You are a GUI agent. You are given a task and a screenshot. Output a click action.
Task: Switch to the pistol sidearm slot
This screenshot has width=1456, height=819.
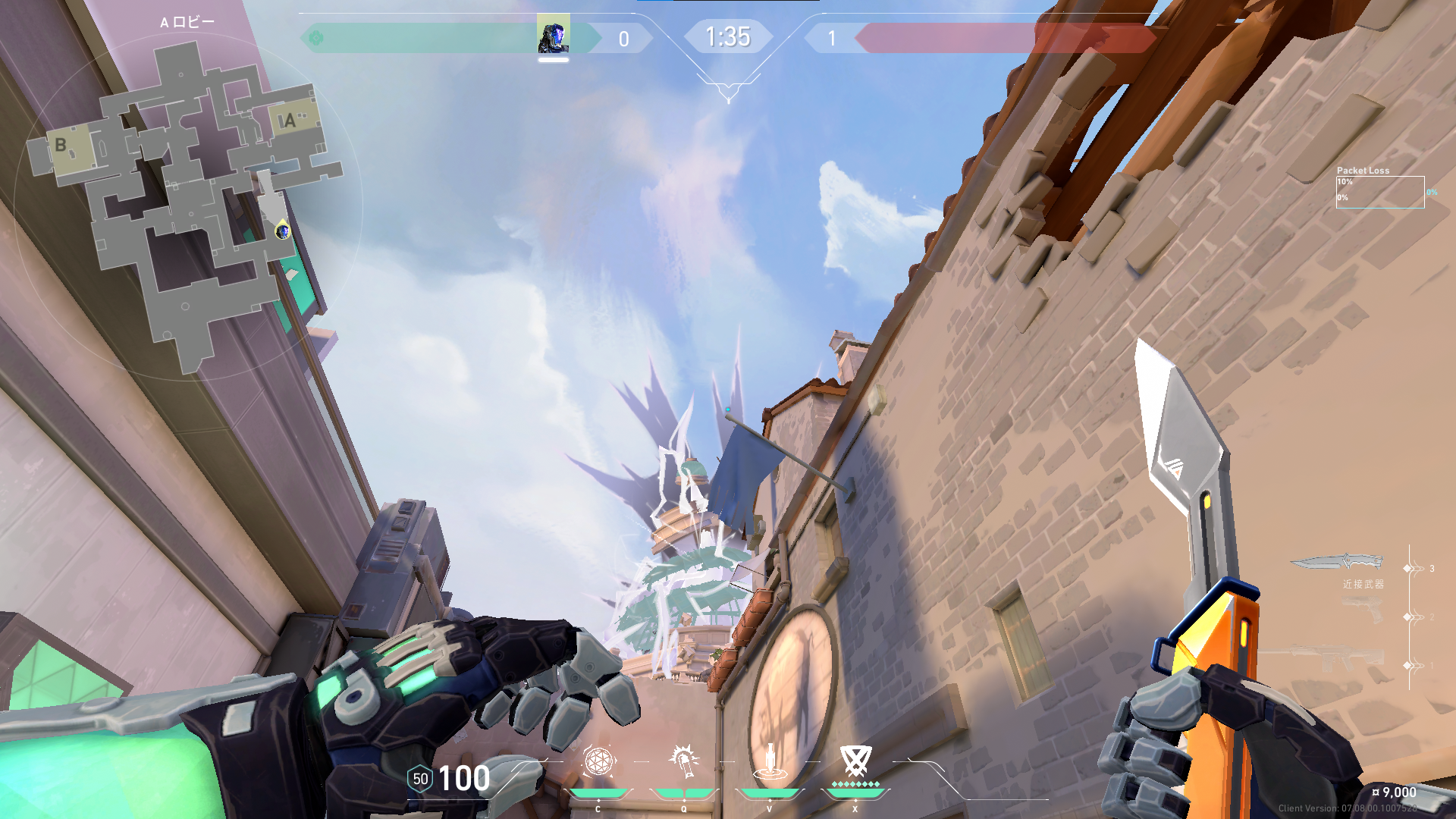coord(1362,610)
